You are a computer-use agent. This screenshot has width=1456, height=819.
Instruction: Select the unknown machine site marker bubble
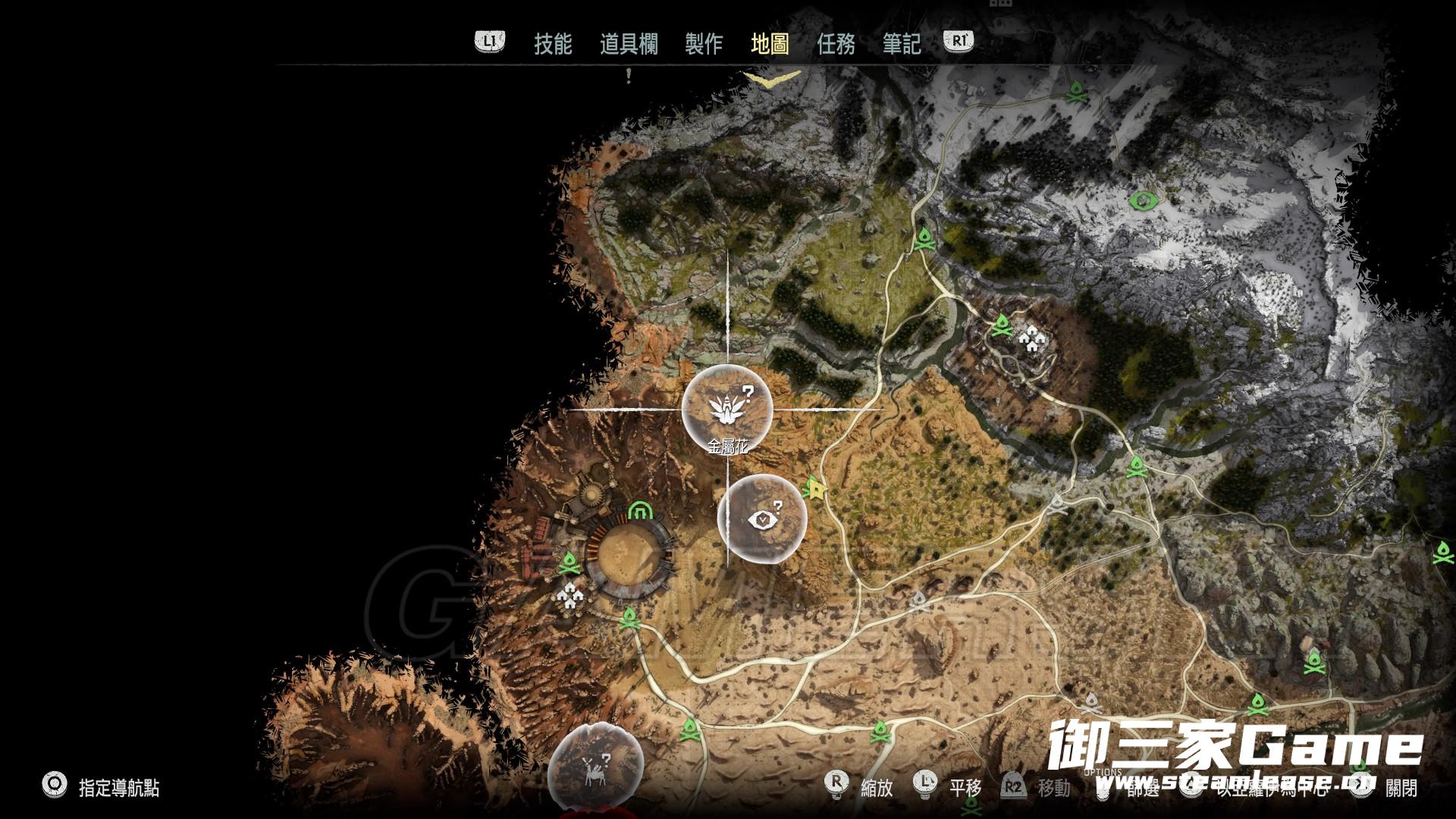595,767
